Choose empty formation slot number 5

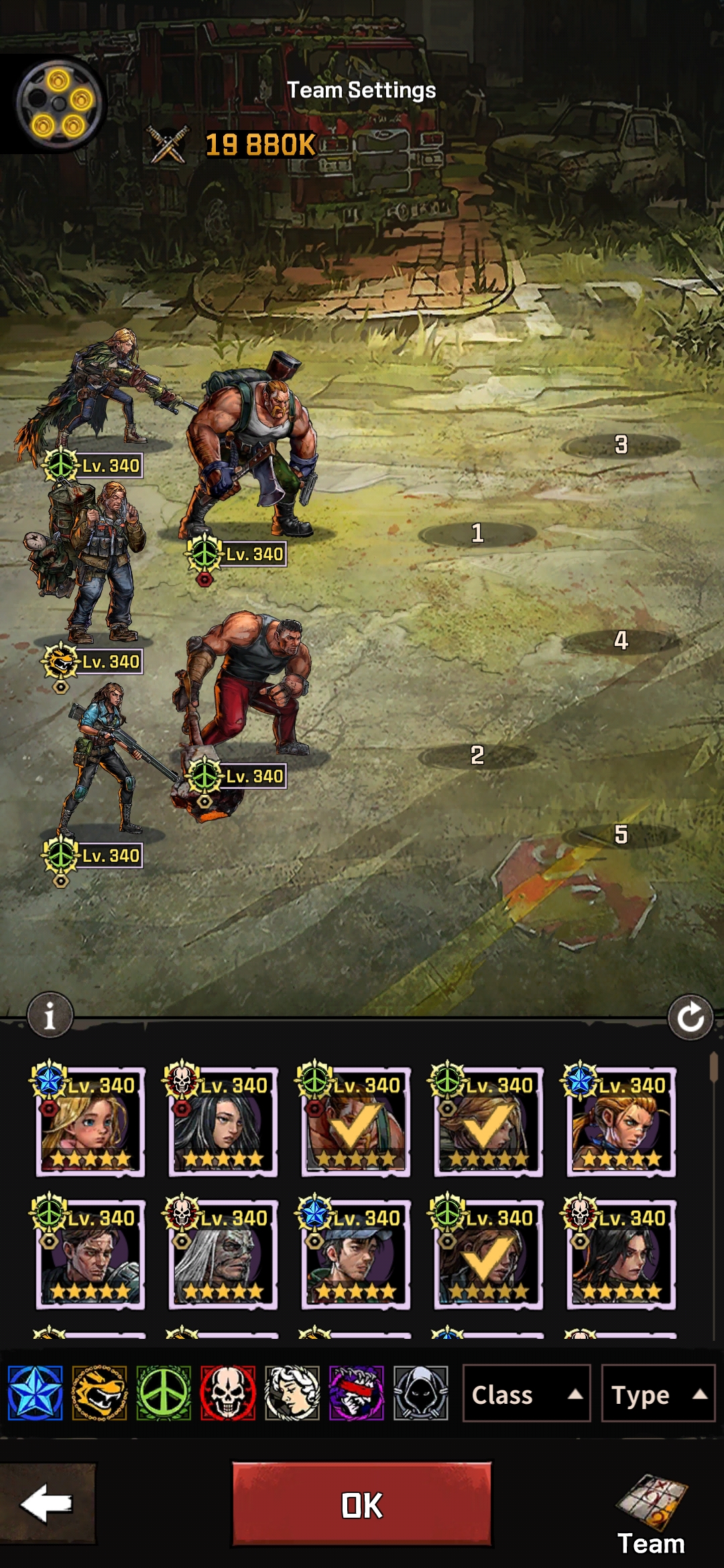621,834
